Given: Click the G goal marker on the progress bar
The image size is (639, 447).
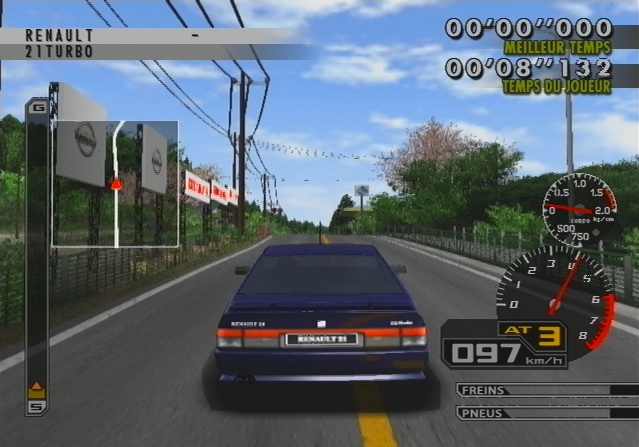Looking at the screenshot, I should [38, 106].
